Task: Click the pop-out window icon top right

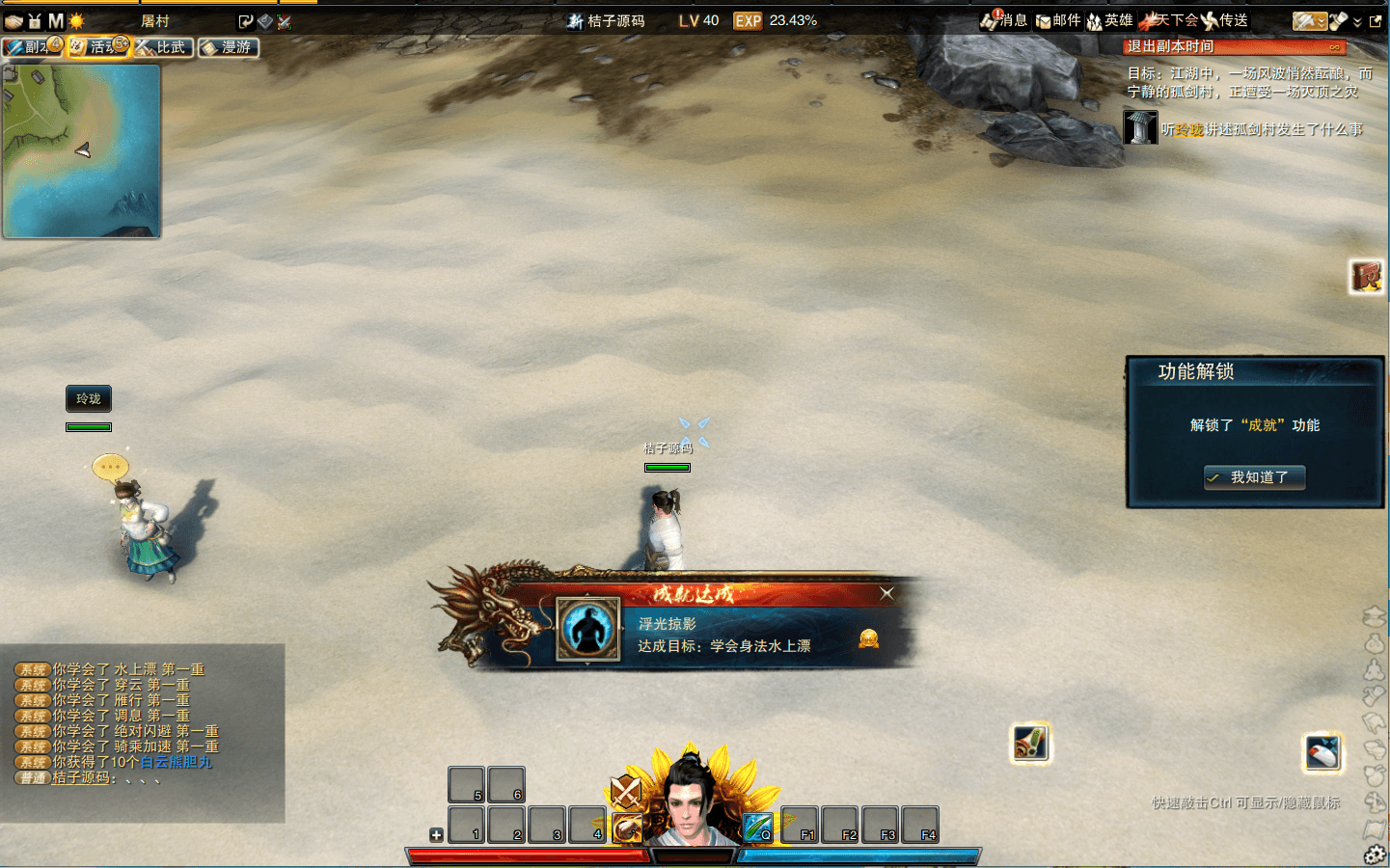Action: [x=1376, y=20]
